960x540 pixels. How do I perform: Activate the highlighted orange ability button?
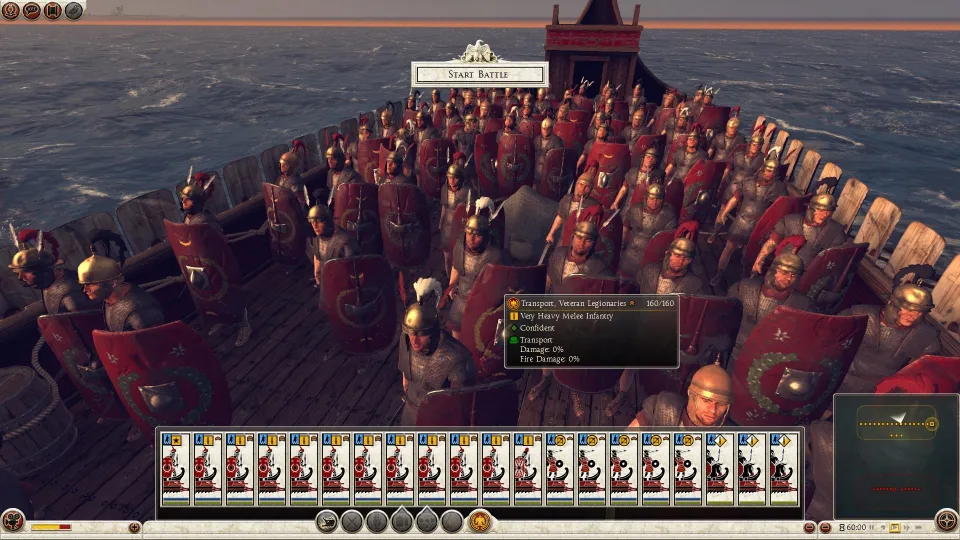(479, 521)
